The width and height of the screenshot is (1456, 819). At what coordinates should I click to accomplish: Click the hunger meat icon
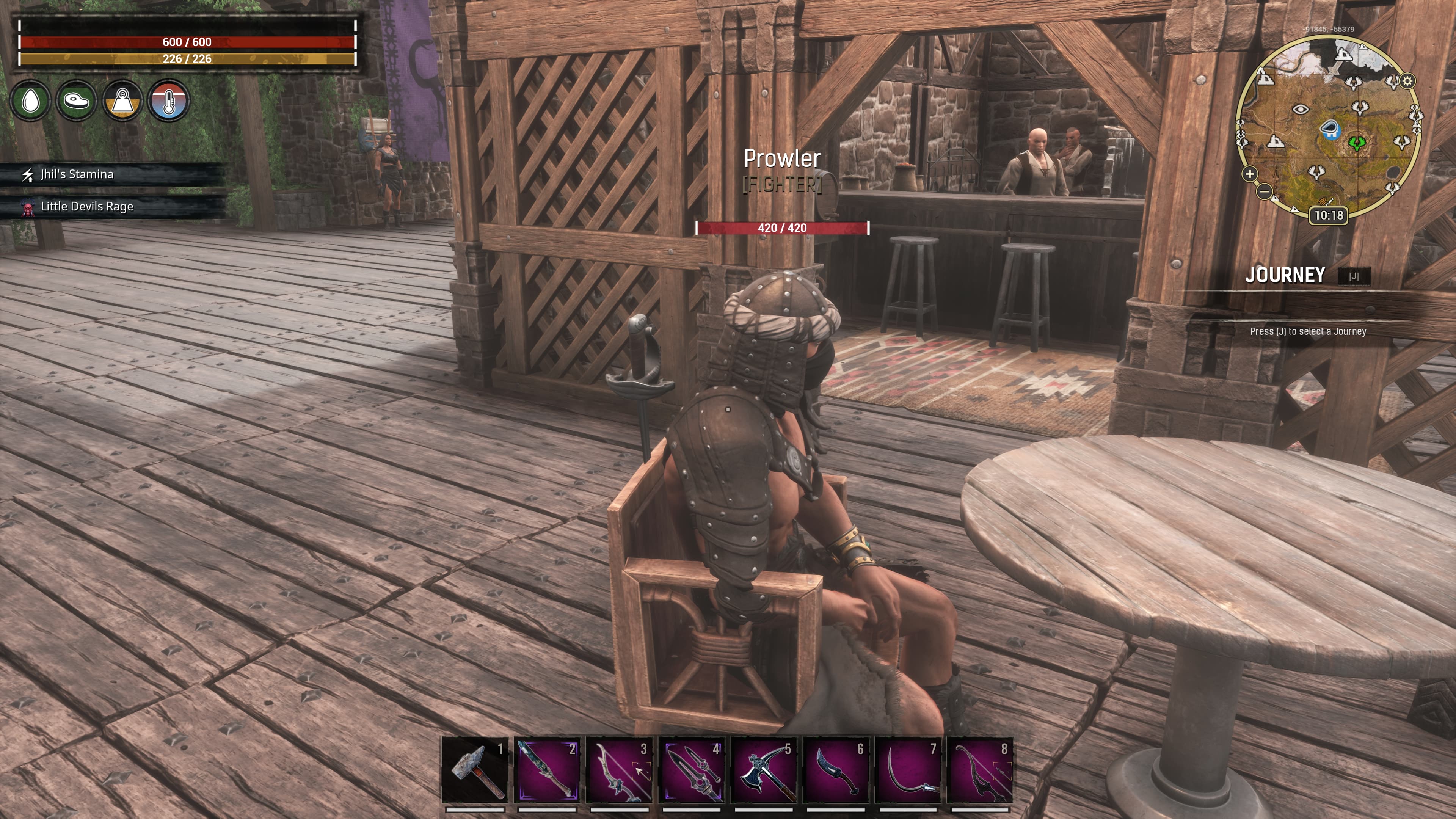(x=76, y=101)
